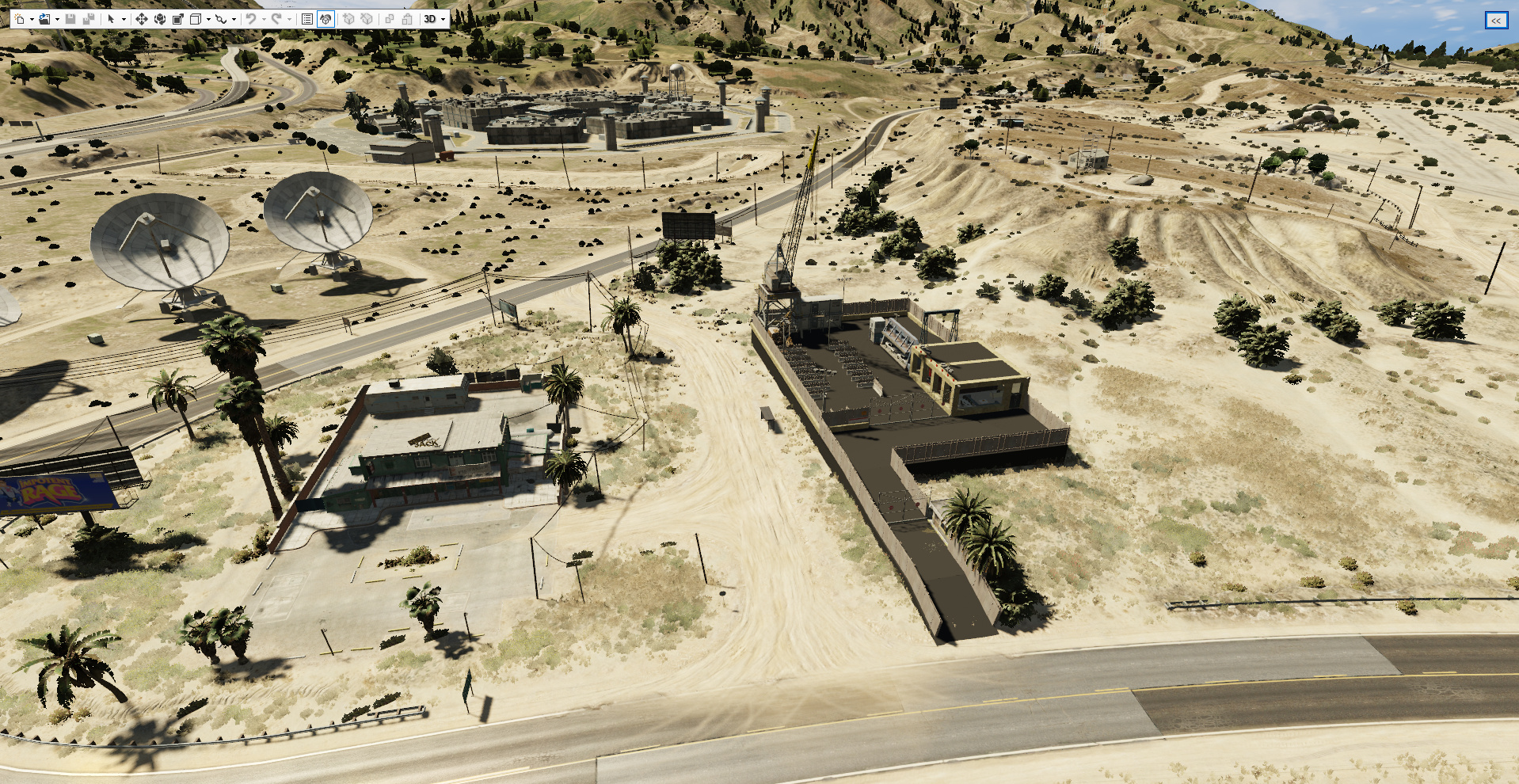
Task: Click the duplicate entity icon
Action: (390, 20)
